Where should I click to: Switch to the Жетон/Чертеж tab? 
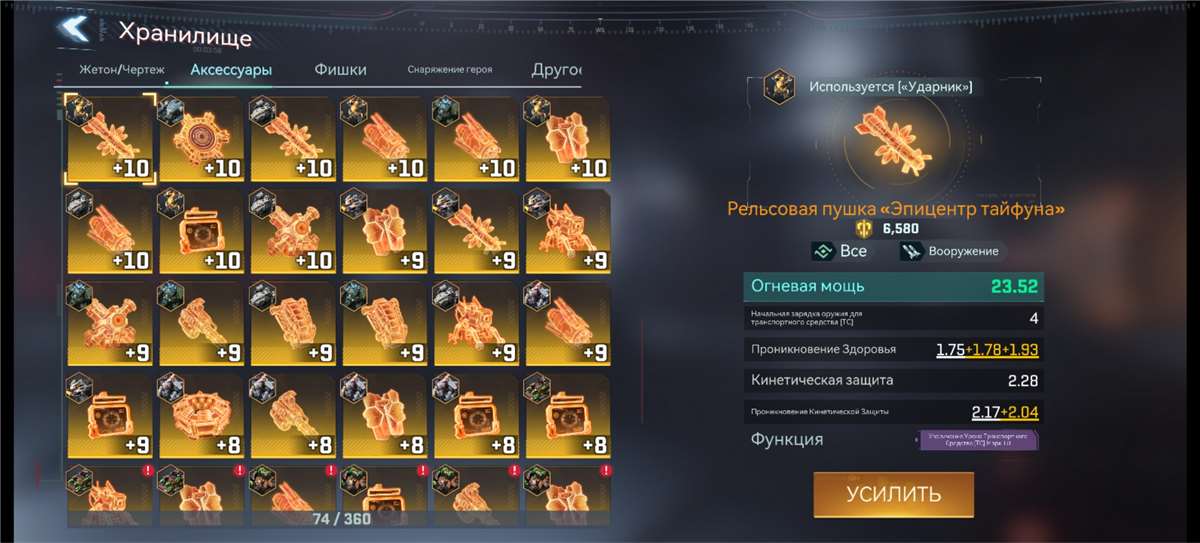[121, 70]
